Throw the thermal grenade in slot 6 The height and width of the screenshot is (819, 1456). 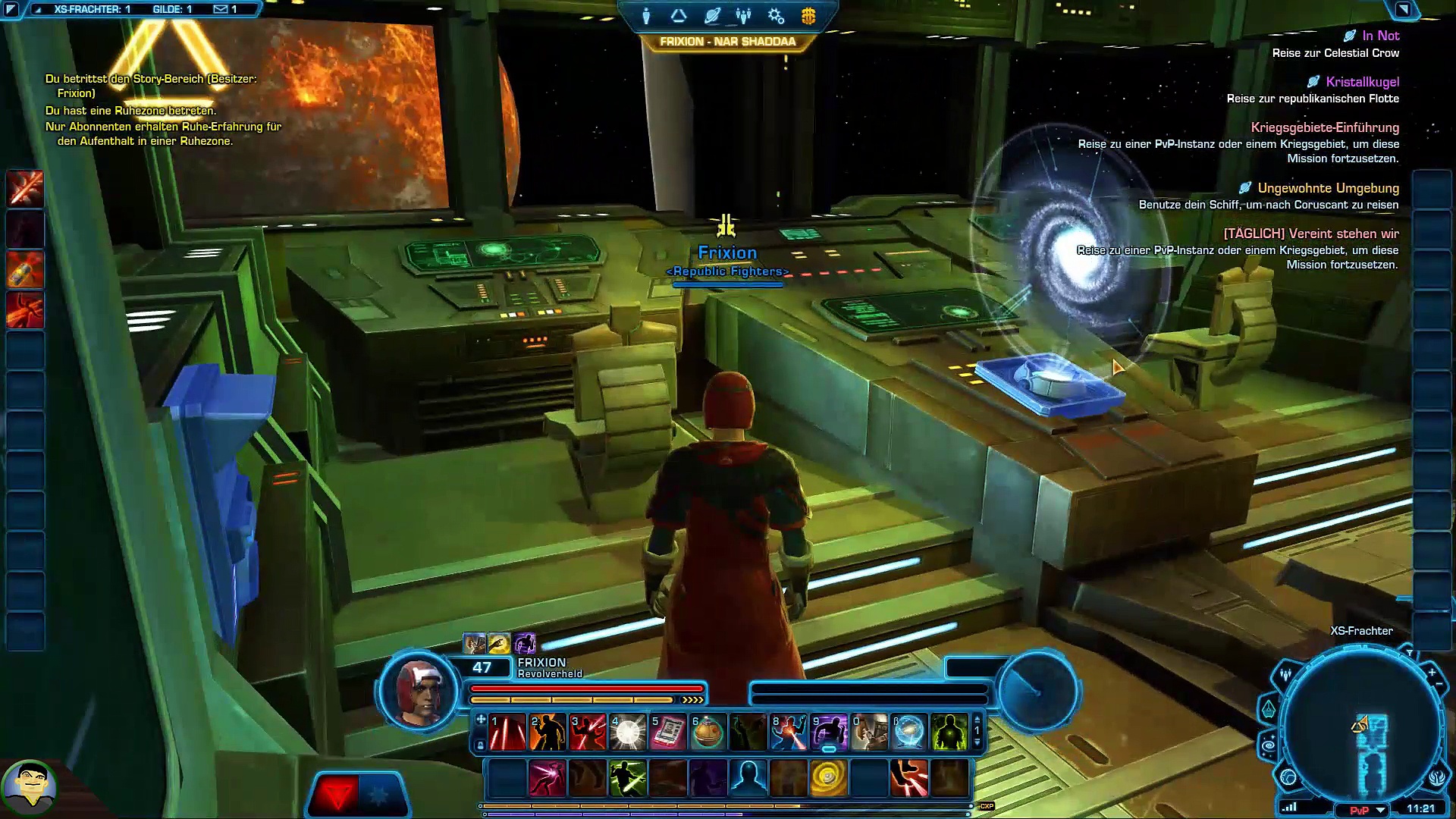[708, 733]
